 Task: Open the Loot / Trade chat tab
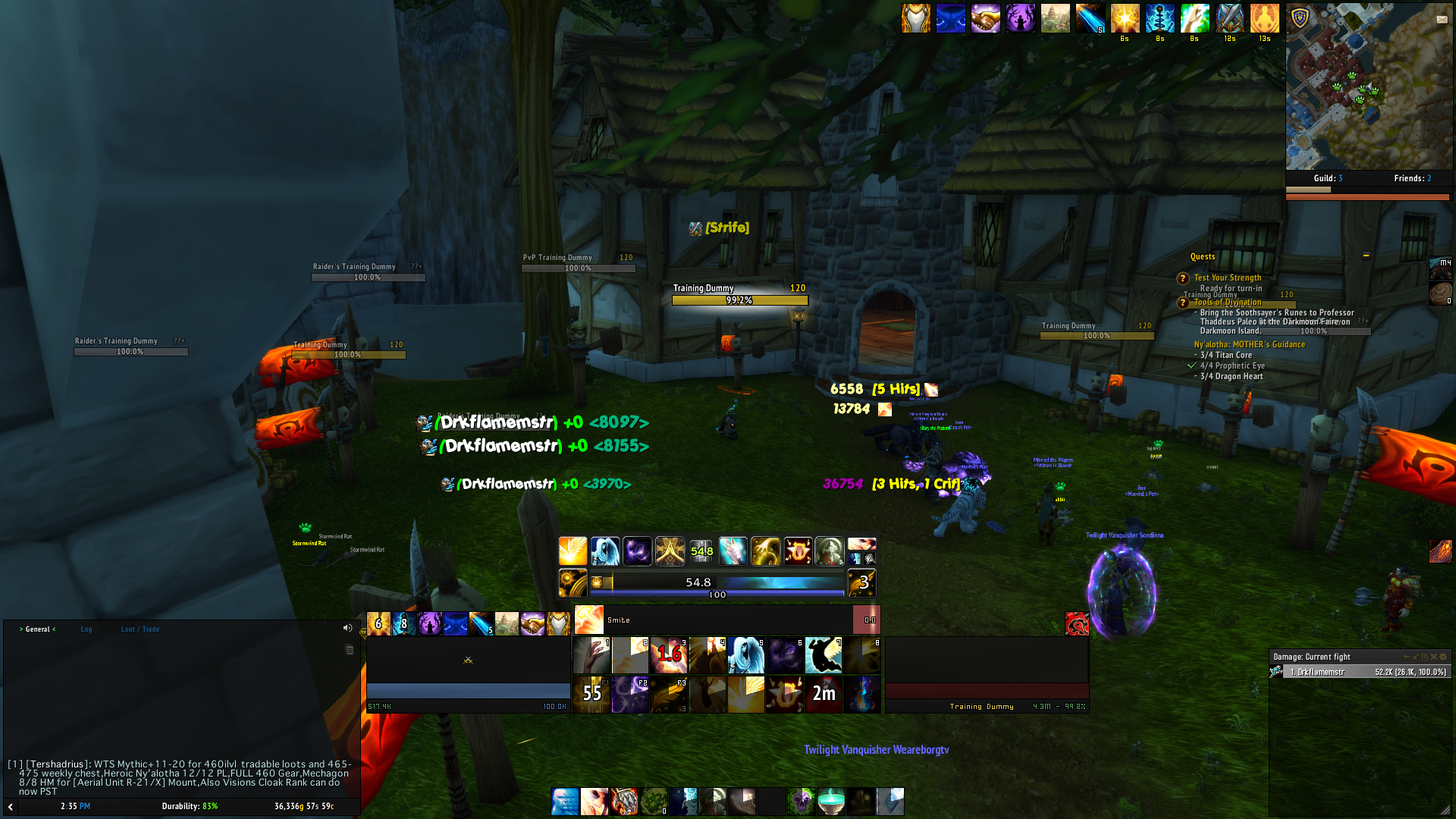coord(140,629)
